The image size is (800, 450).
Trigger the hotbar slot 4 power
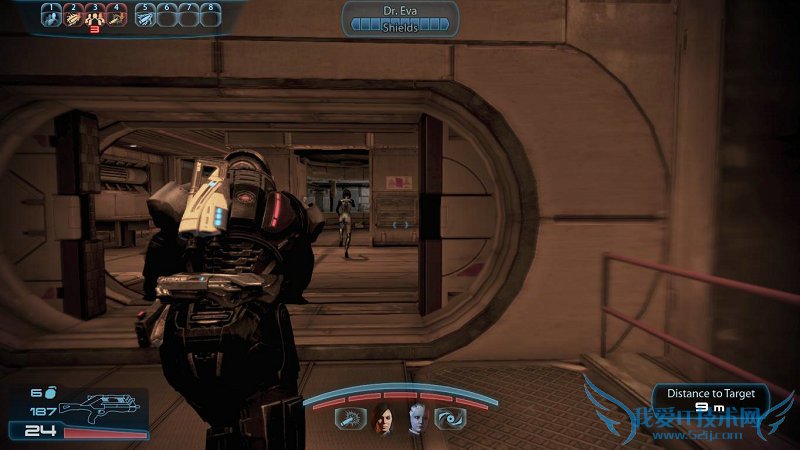[x=117, y=16]
